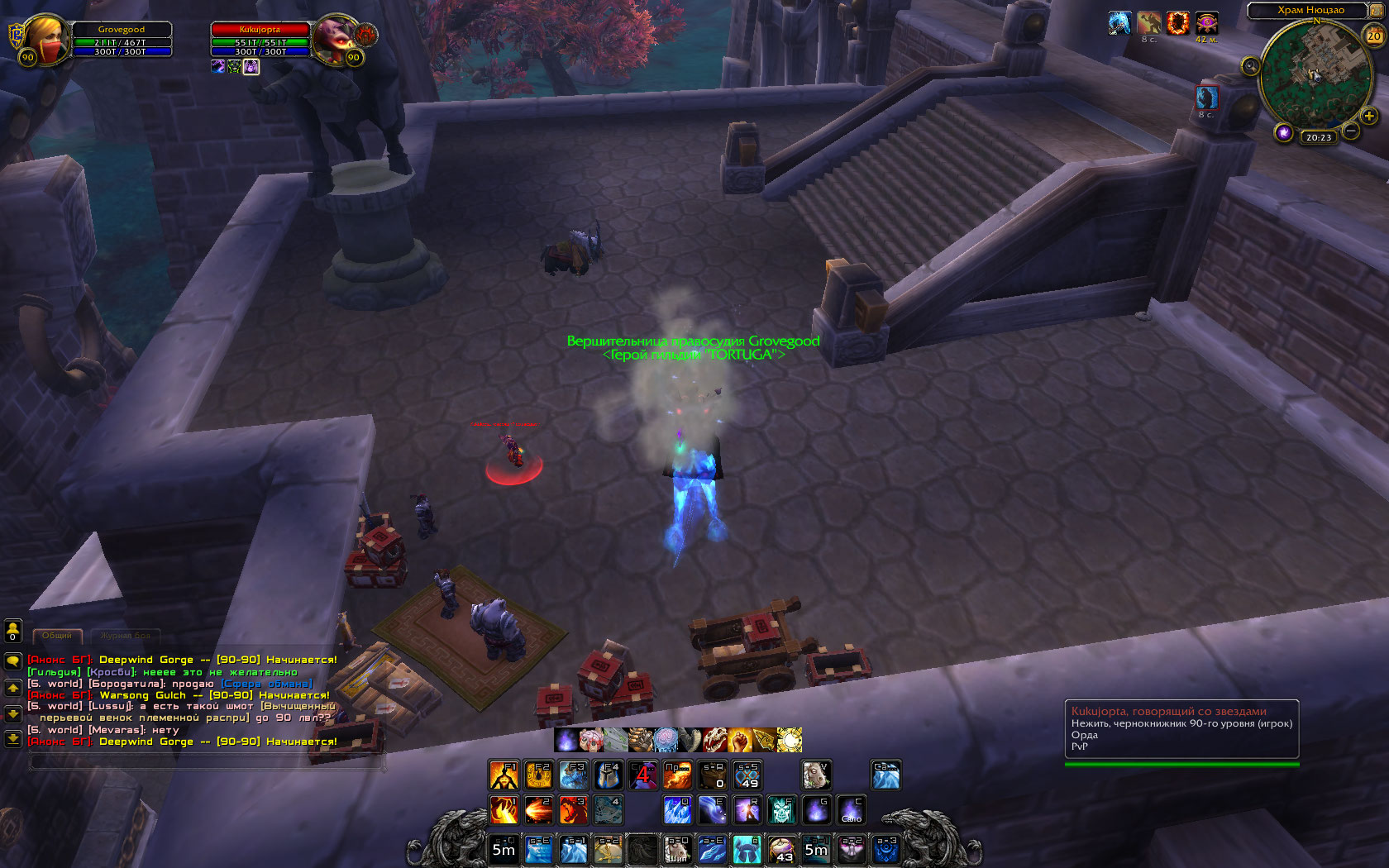Toggle the minimap tracking magnifier button
The height and width of the screenshot is (868, 1389).
(1250, 65)
